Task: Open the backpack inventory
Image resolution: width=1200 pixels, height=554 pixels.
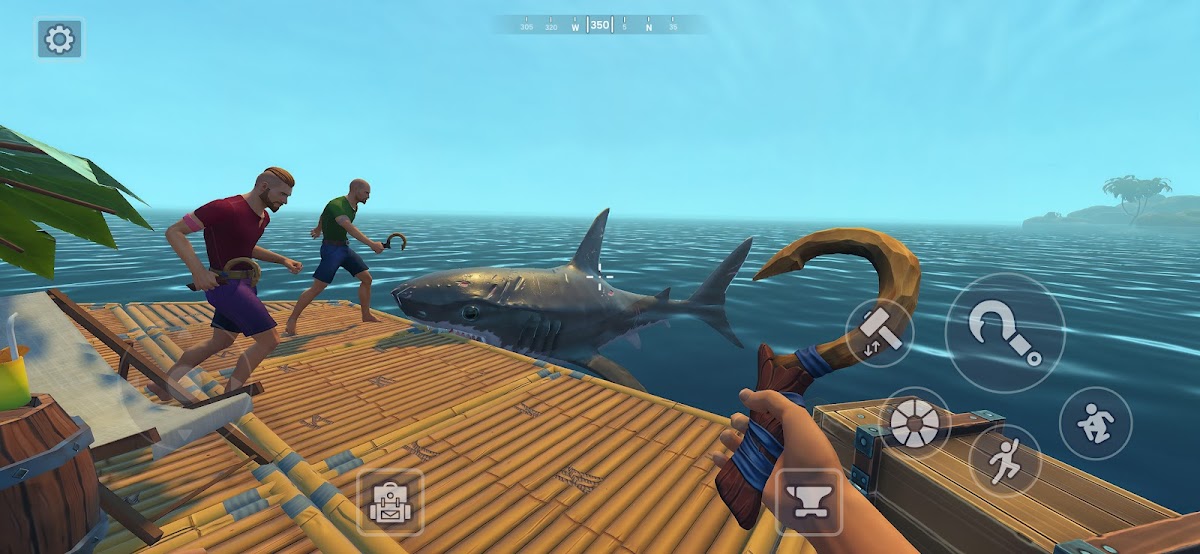Action: 389,502
